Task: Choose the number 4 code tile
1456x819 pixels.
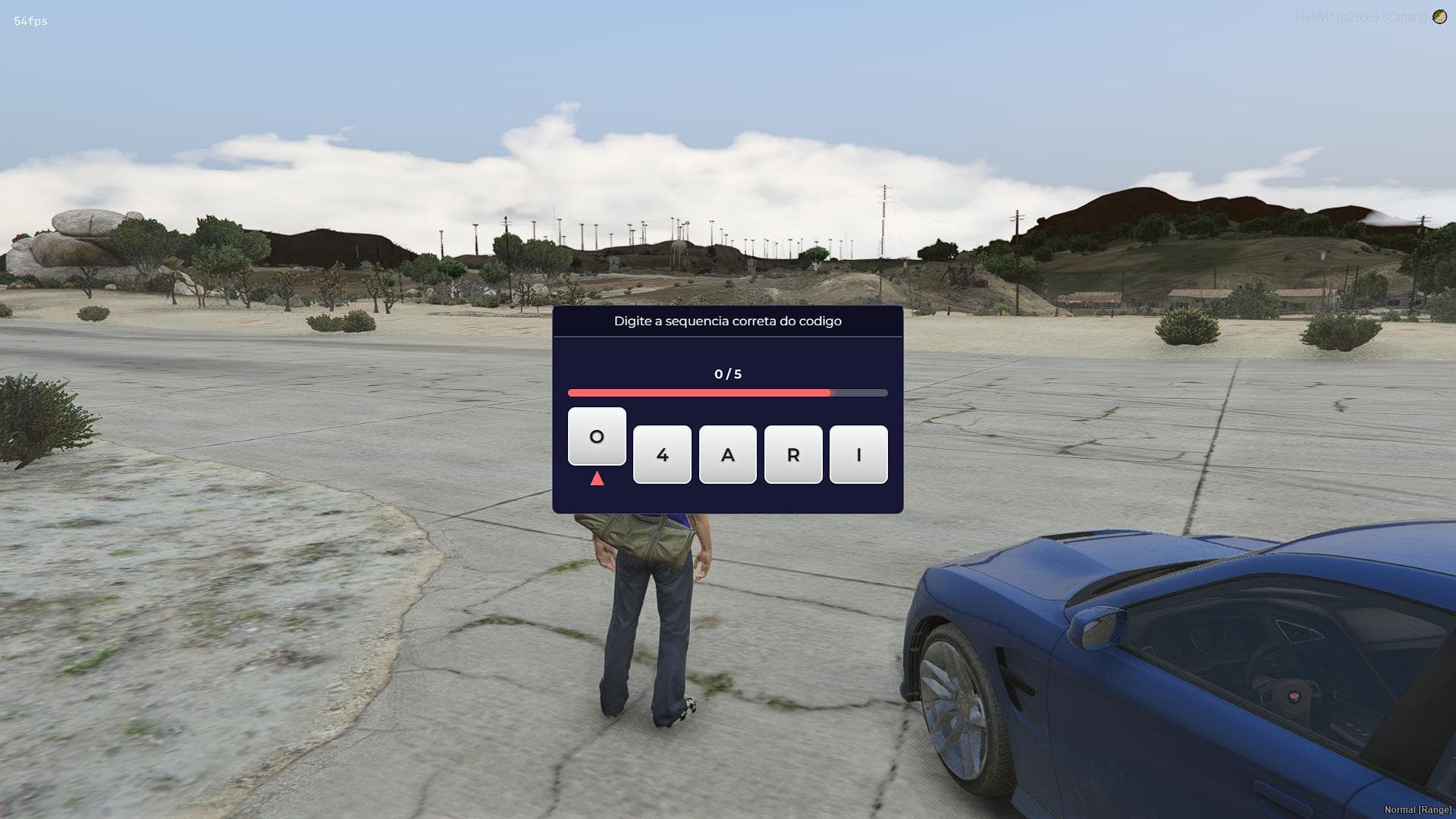Action: [662, 454]
